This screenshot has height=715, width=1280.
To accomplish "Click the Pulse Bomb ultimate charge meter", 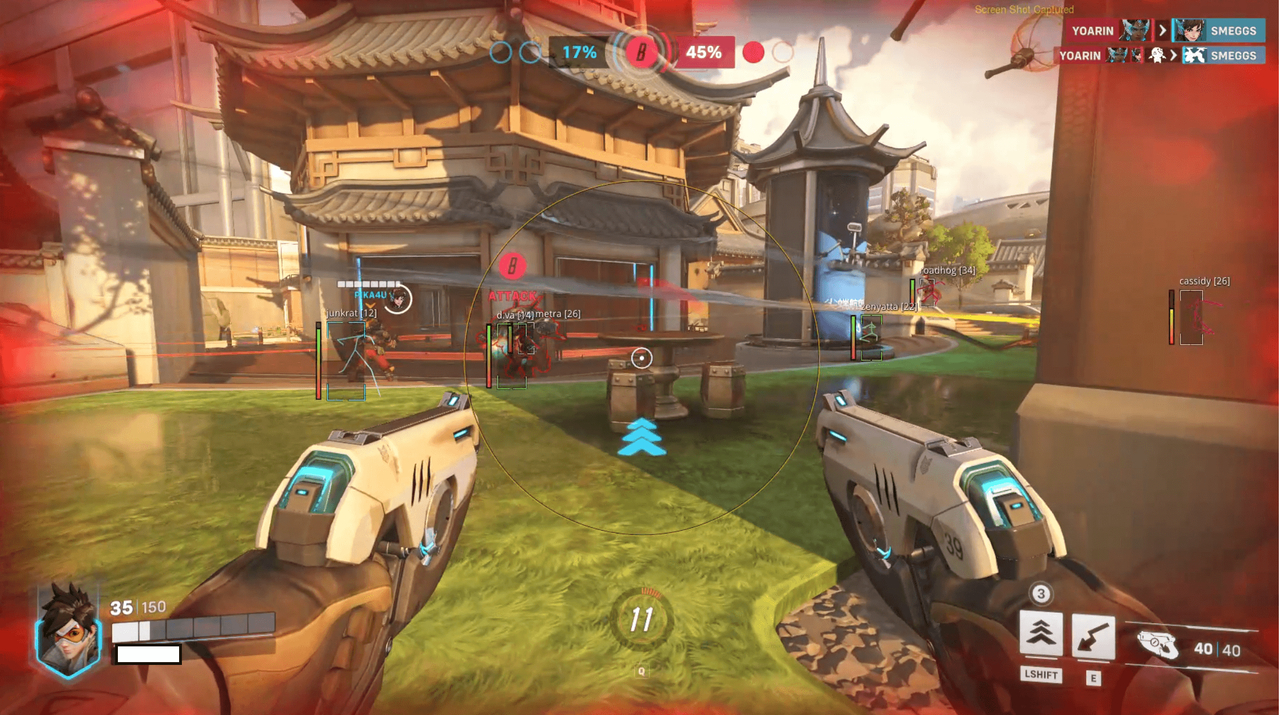I will (641, 620).
